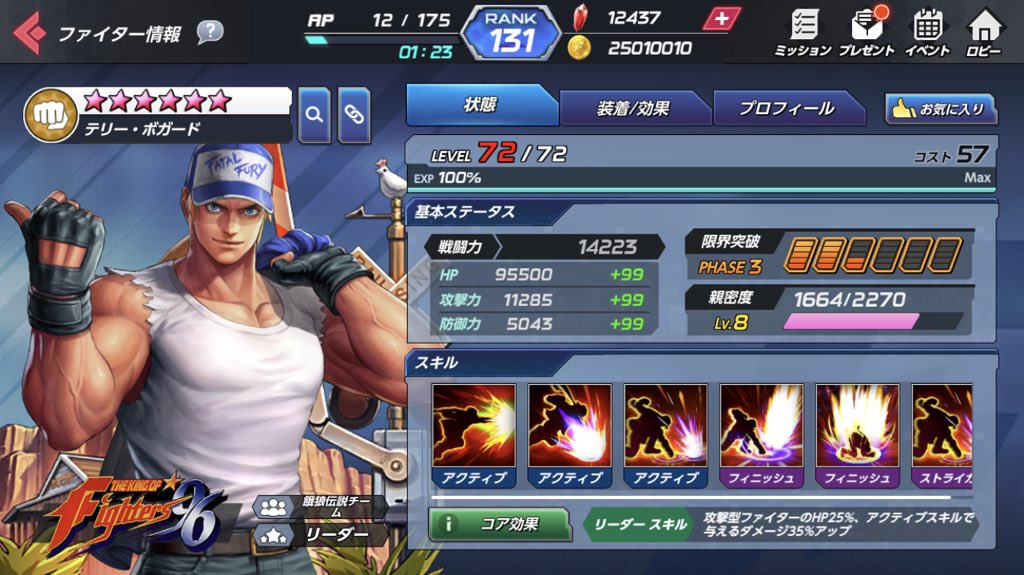
Task: Toggle the お気に入り favorite button
Action: tap(939, 109)
